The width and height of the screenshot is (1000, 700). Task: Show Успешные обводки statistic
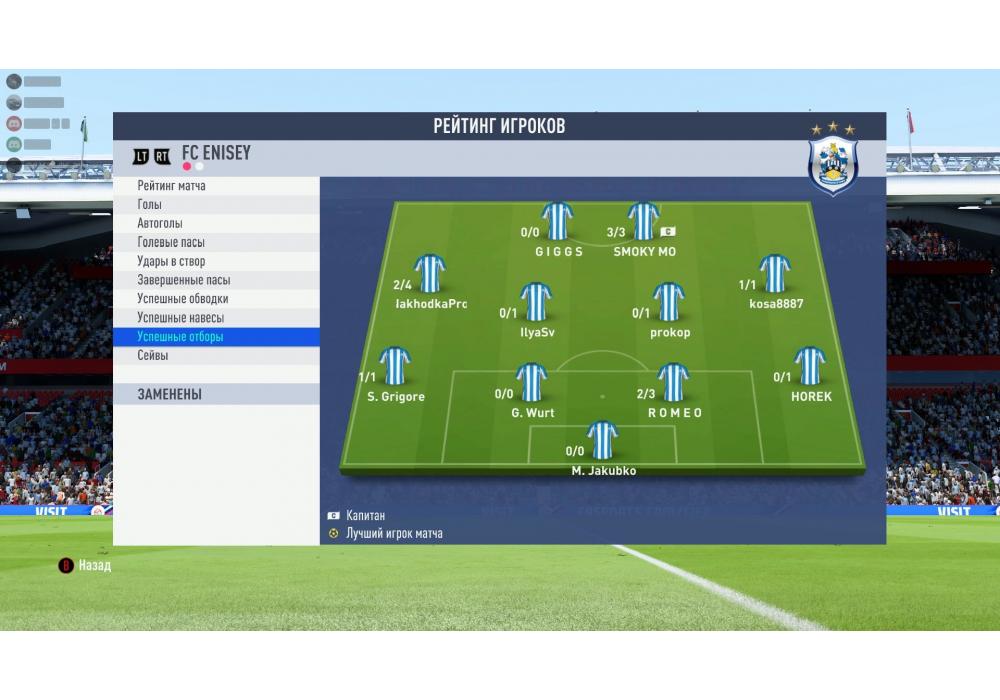coord(216,299)
